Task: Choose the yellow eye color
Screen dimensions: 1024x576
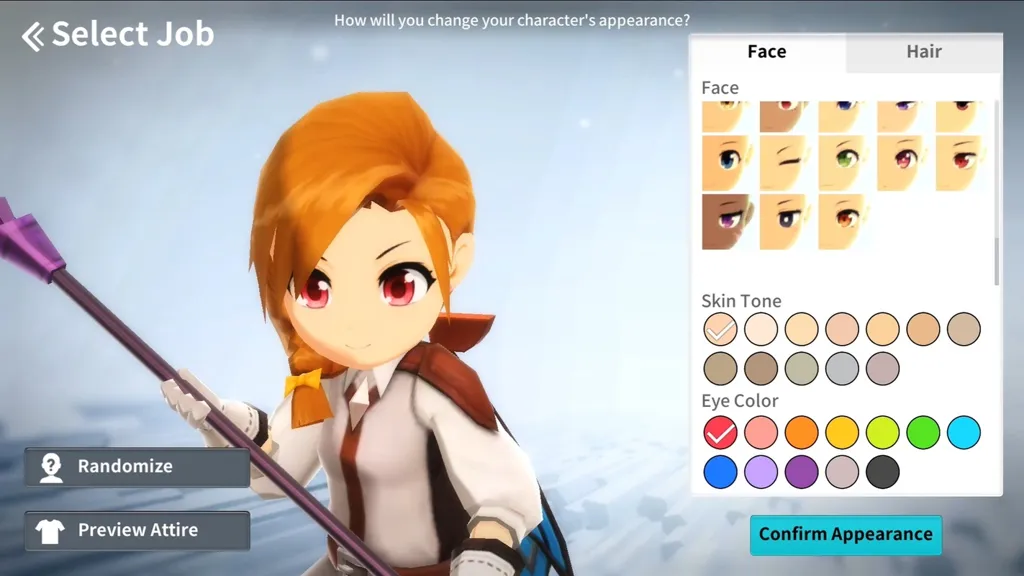Action: (x=842, y=433)
